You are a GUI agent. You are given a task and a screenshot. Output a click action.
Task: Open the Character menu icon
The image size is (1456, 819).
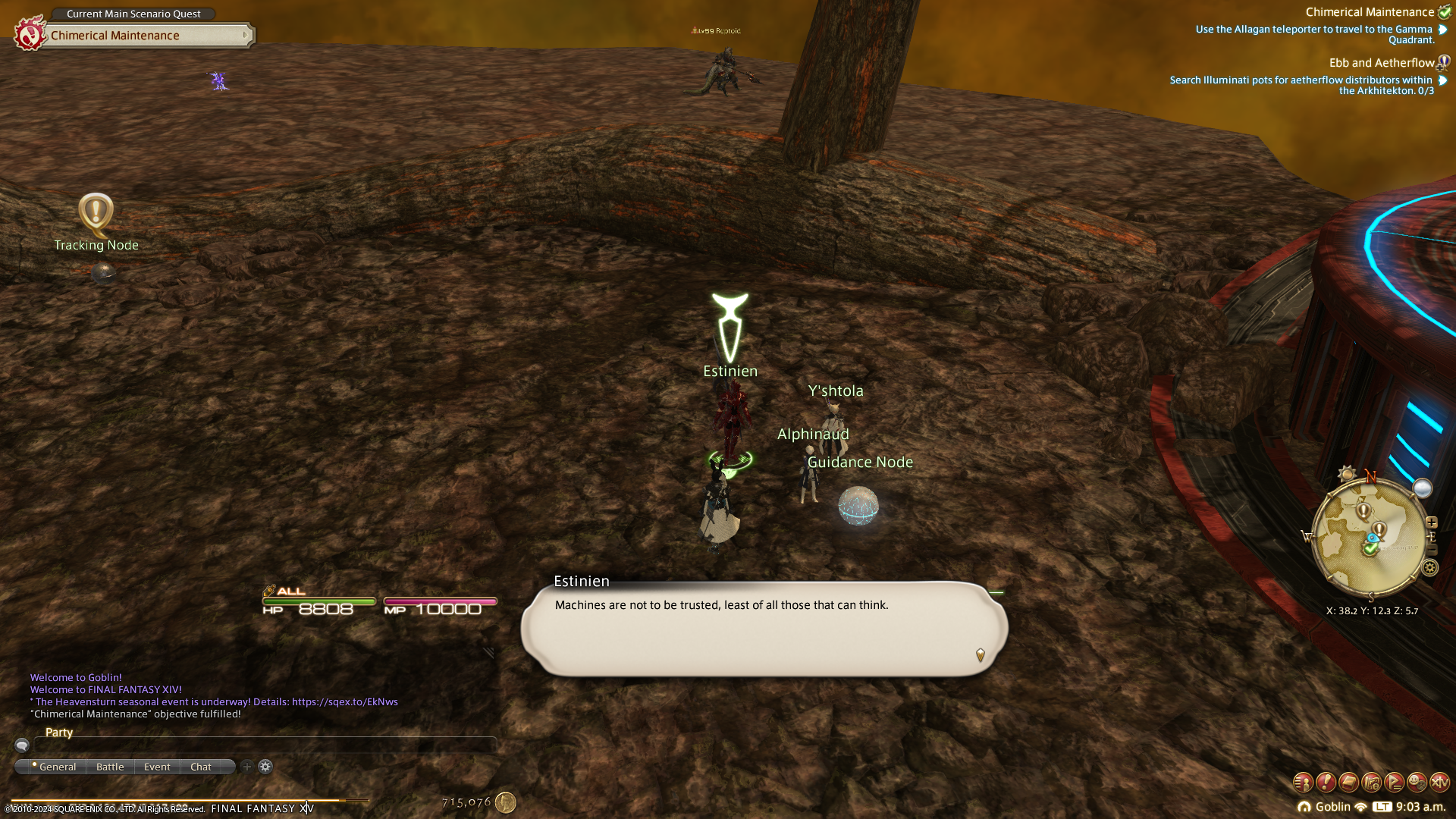point(1303,782)
